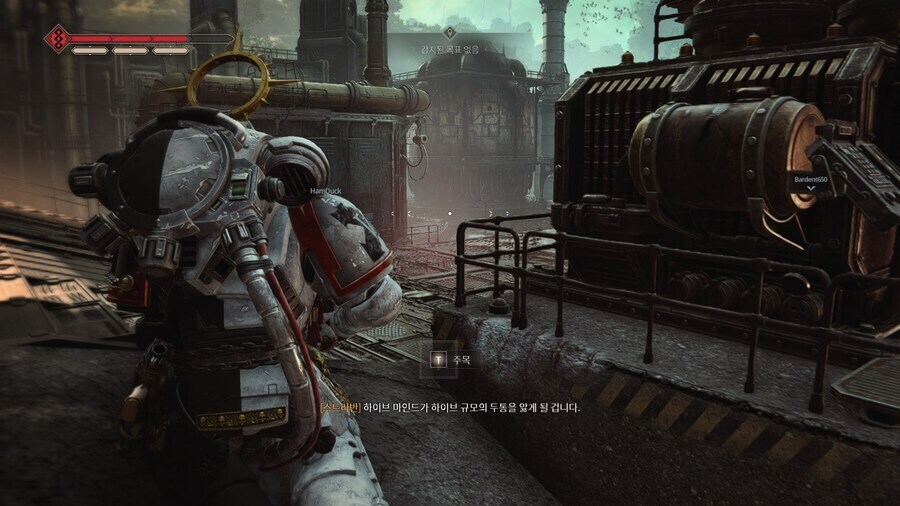
Task: Click the diamond objective tracker icon
Action: tap(449, 32)
